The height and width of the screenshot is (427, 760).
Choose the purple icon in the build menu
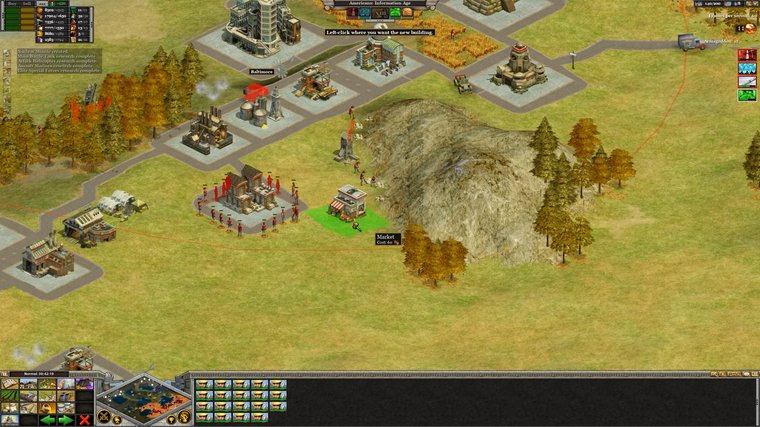point(84,384)
